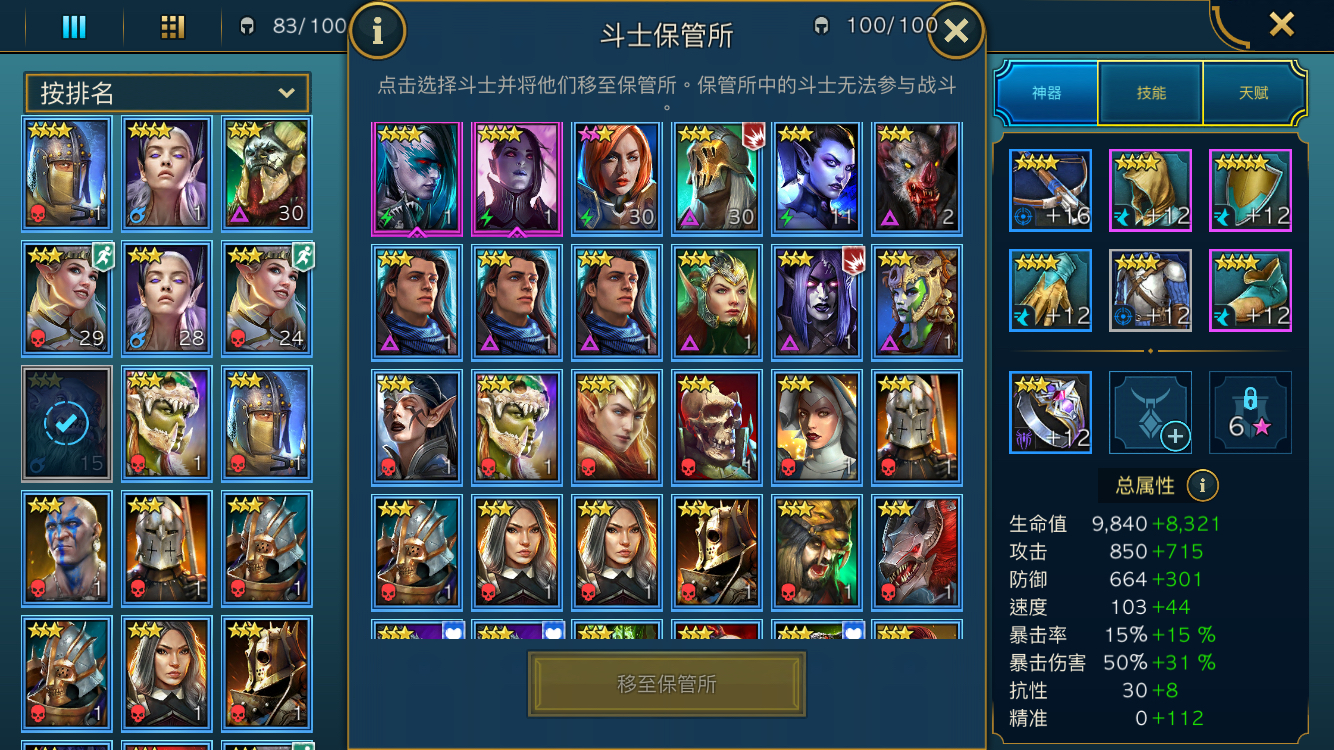Image resolution: width=1334 pixels, height=750 pixels.
Task: Switch to the 技能 tab
Action: tap(1150, 92)
